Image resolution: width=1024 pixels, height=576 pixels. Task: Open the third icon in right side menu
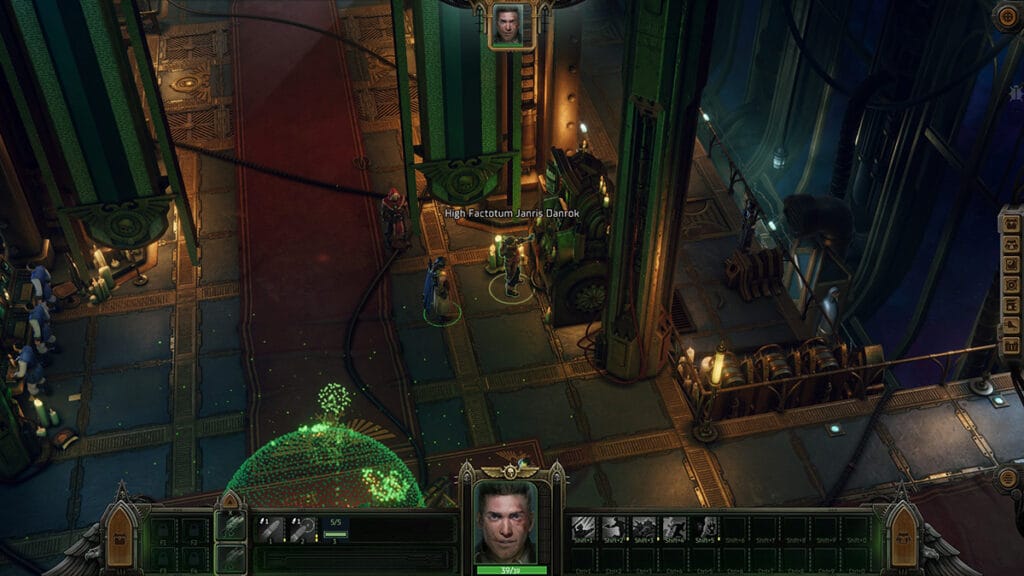pyautogui.click(x=1010, y=265)
